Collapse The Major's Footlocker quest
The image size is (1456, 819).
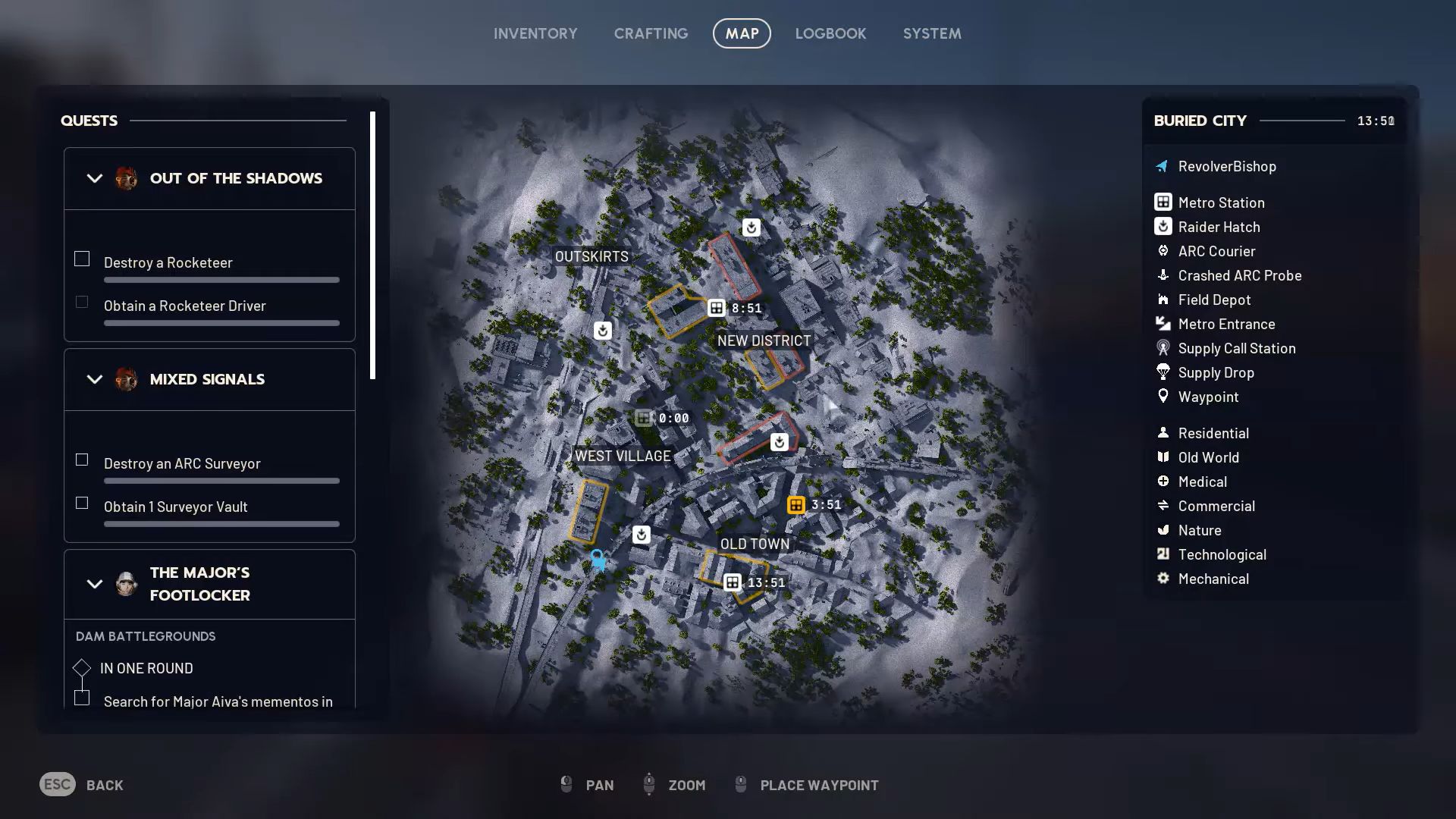click(x=94, y=584)
